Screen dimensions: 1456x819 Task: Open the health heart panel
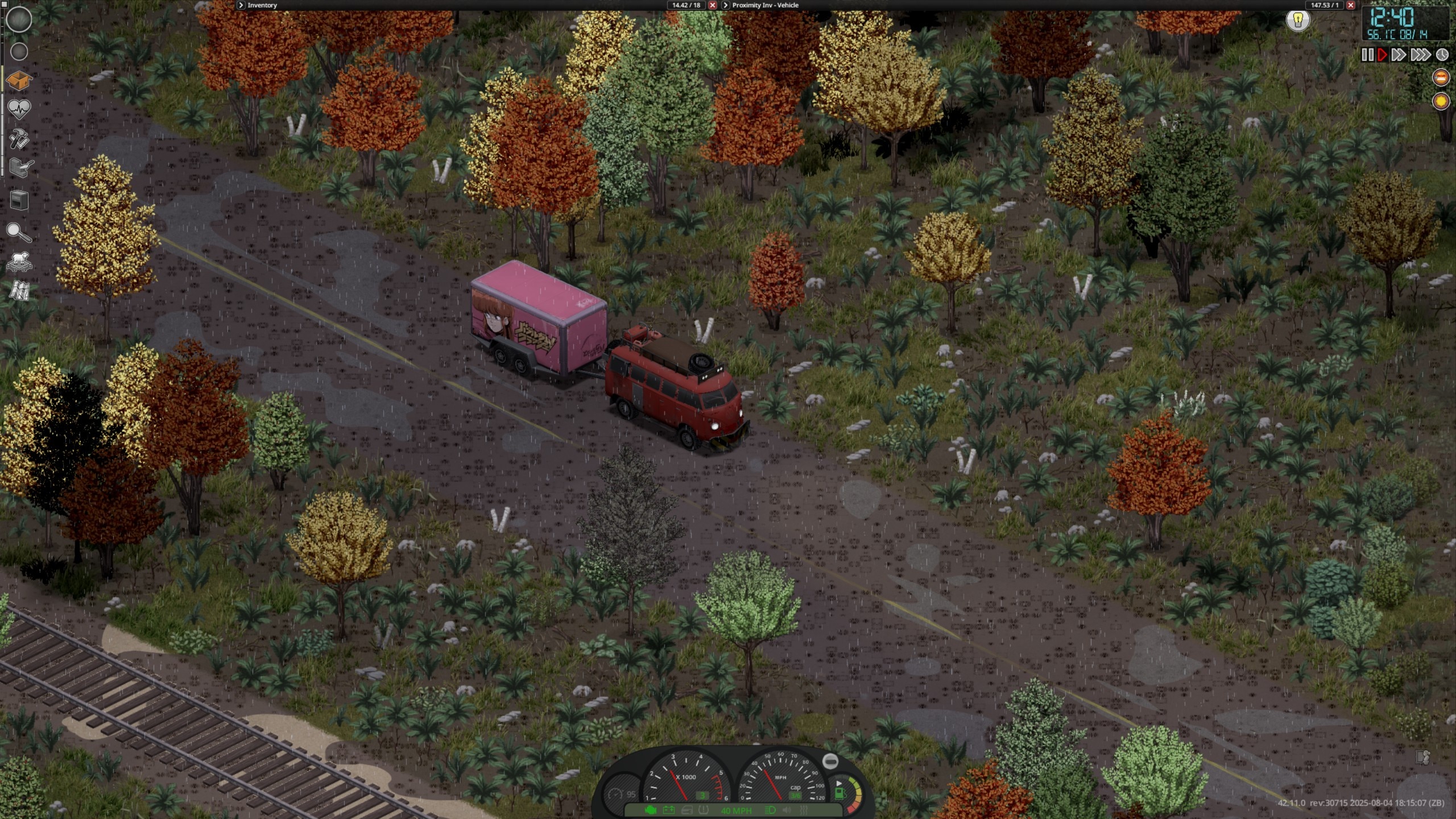[19, 109]
